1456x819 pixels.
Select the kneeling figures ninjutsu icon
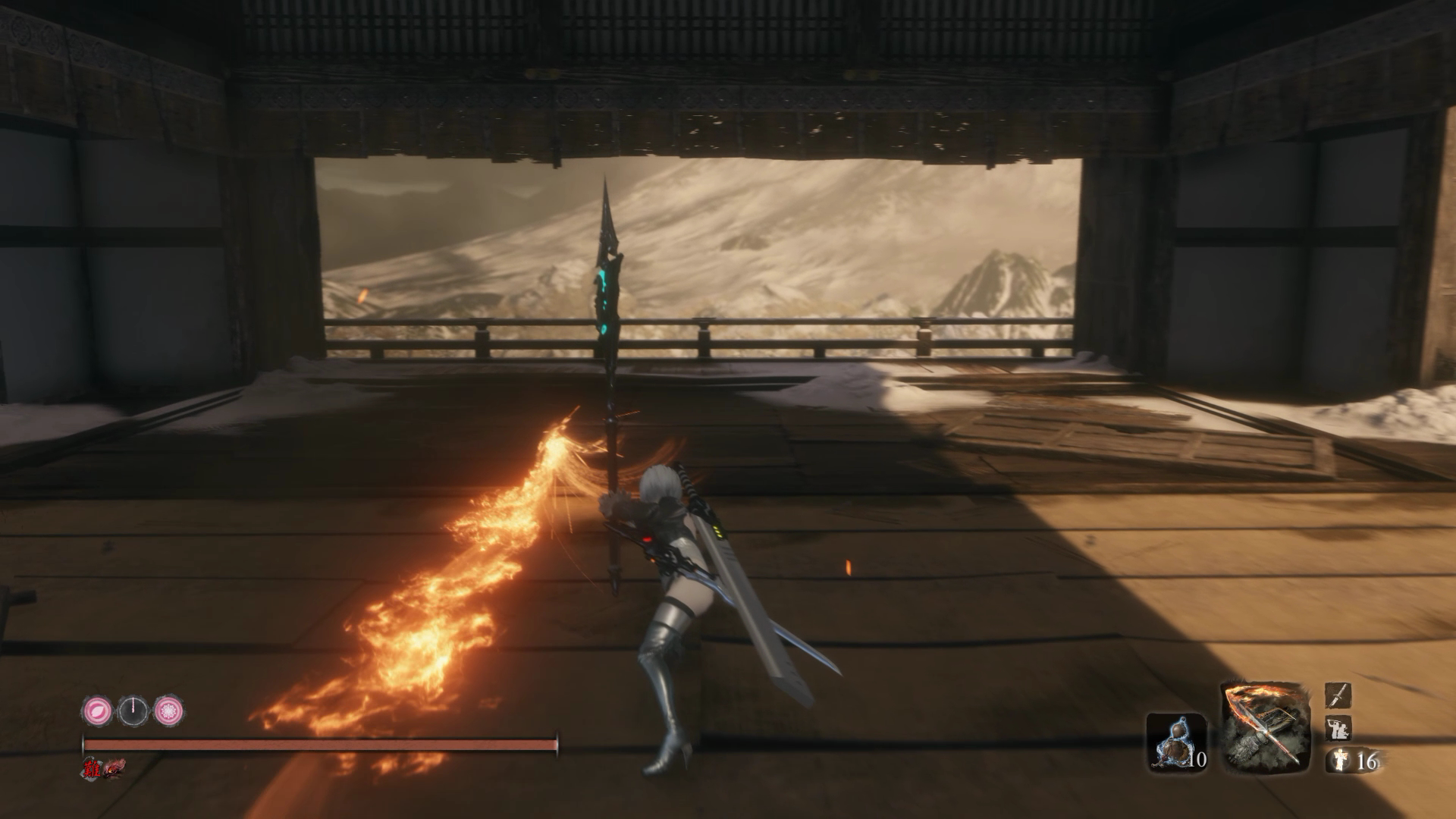pyautogui.click(x=1336, y=729)
